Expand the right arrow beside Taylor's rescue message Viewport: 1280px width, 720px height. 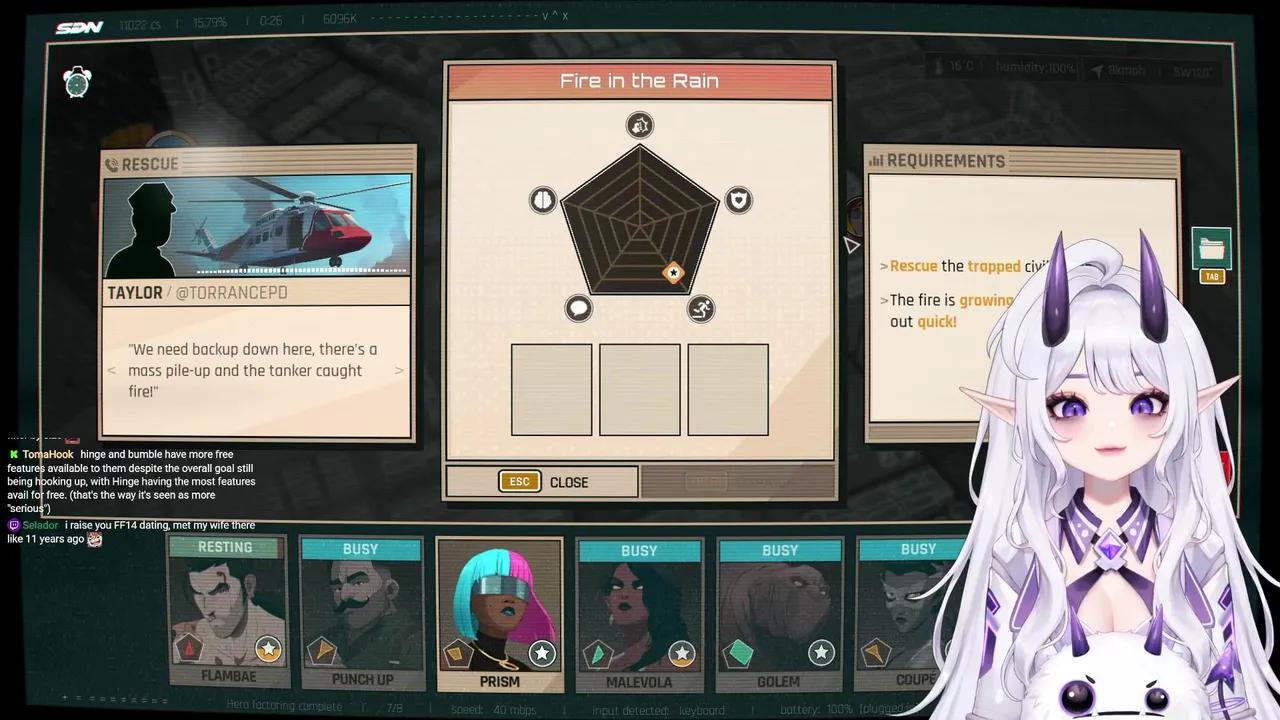pos(399,370)
